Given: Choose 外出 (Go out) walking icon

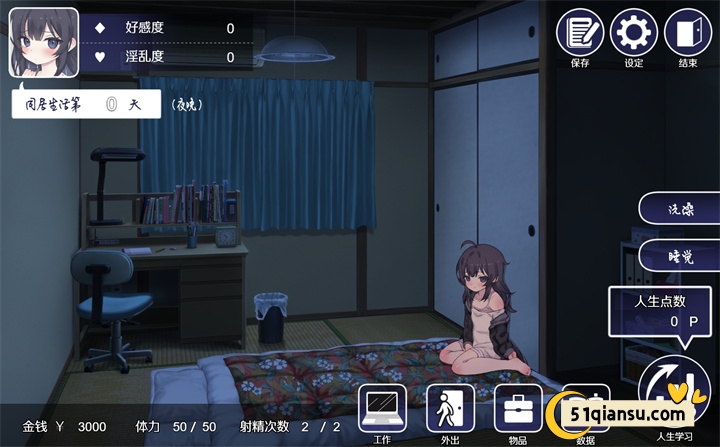Looking at the screenshot, I should (x=450, y=408).
